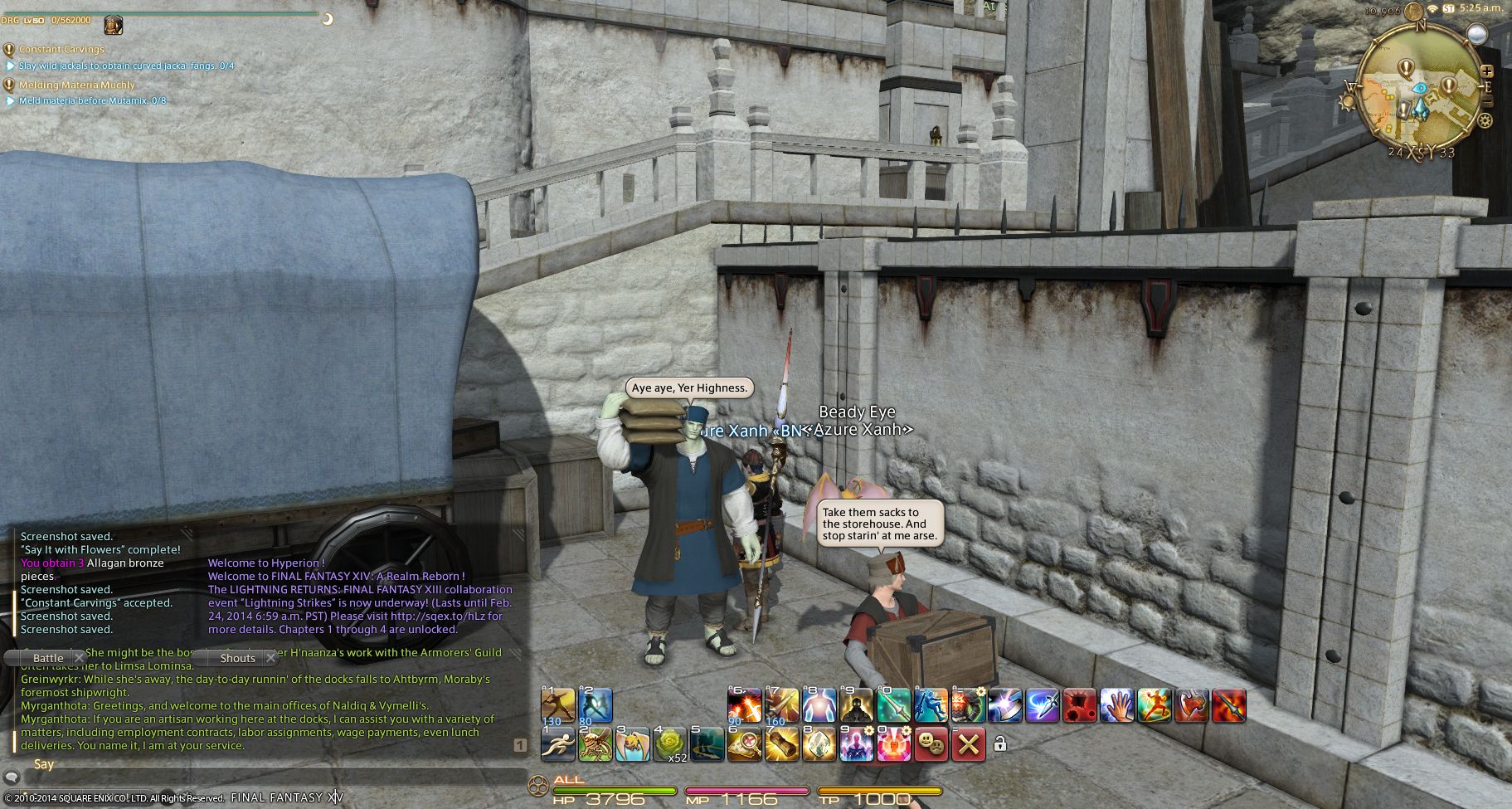Zoom out the minimap with minus button
1512x809 pixels.
(x=1487, y=101)
